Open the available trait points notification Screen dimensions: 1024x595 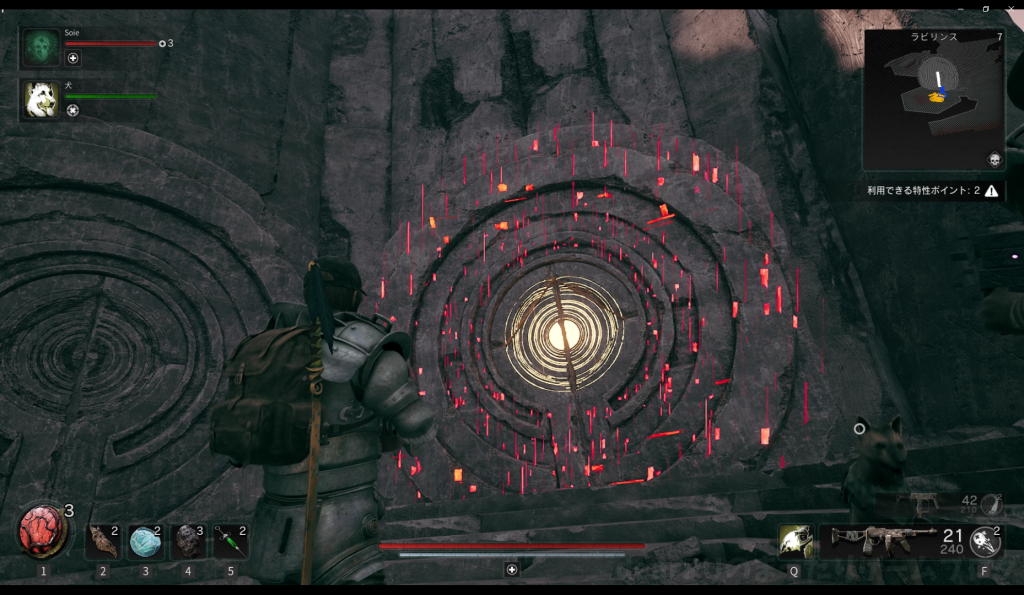933,190
